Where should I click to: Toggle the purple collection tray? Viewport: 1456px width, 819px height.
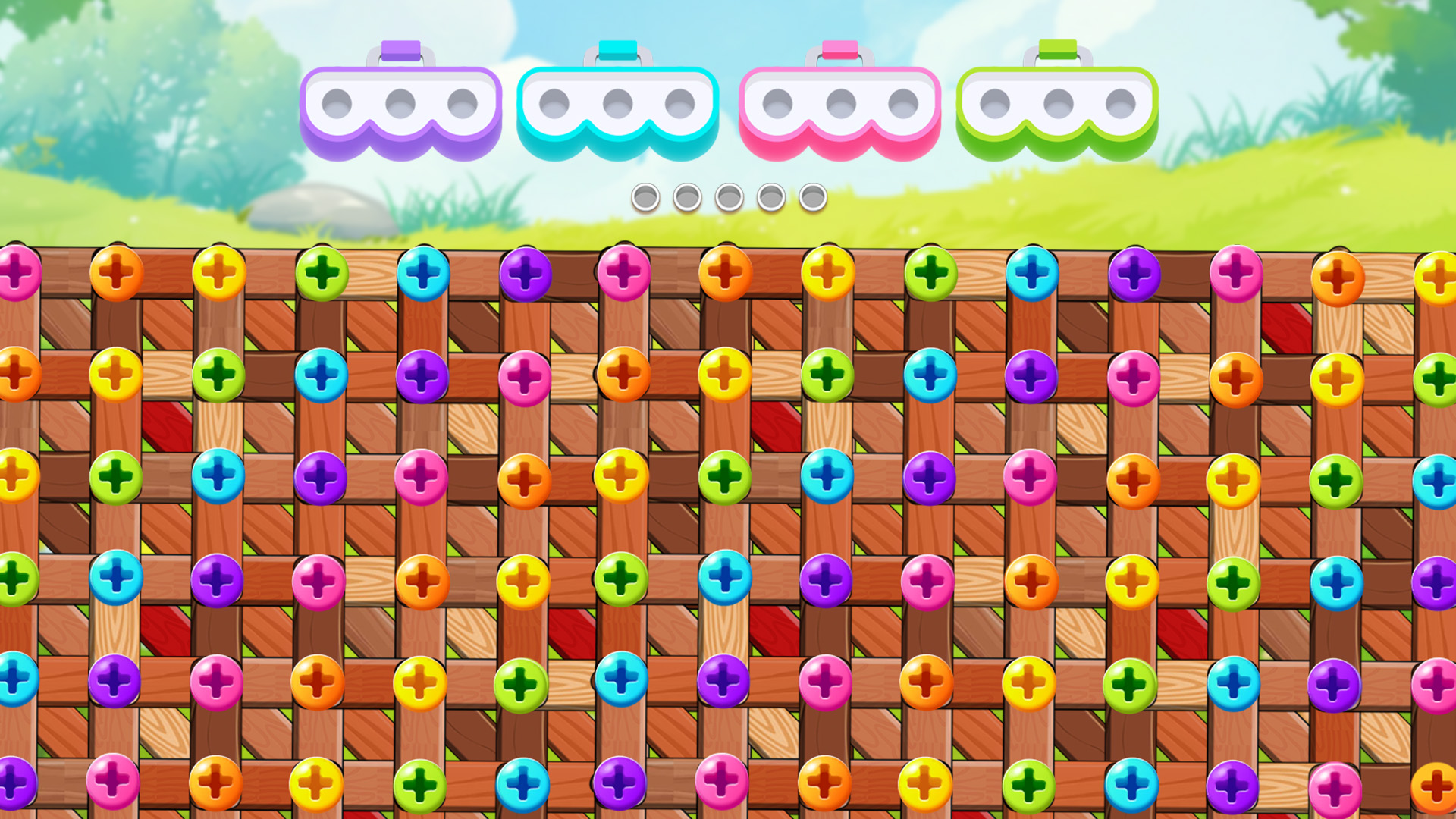[x=400, y=106]
